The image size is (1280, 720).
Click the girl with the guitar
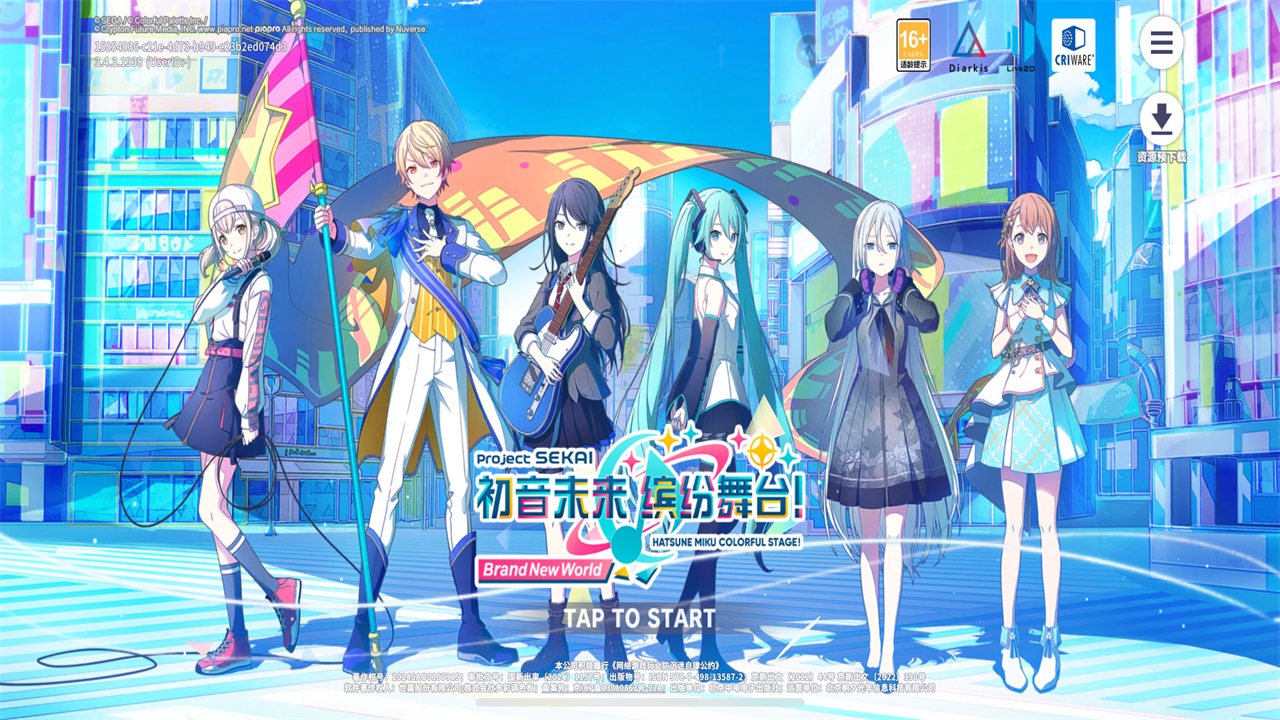pyautogui.click(x=570, y=300)
